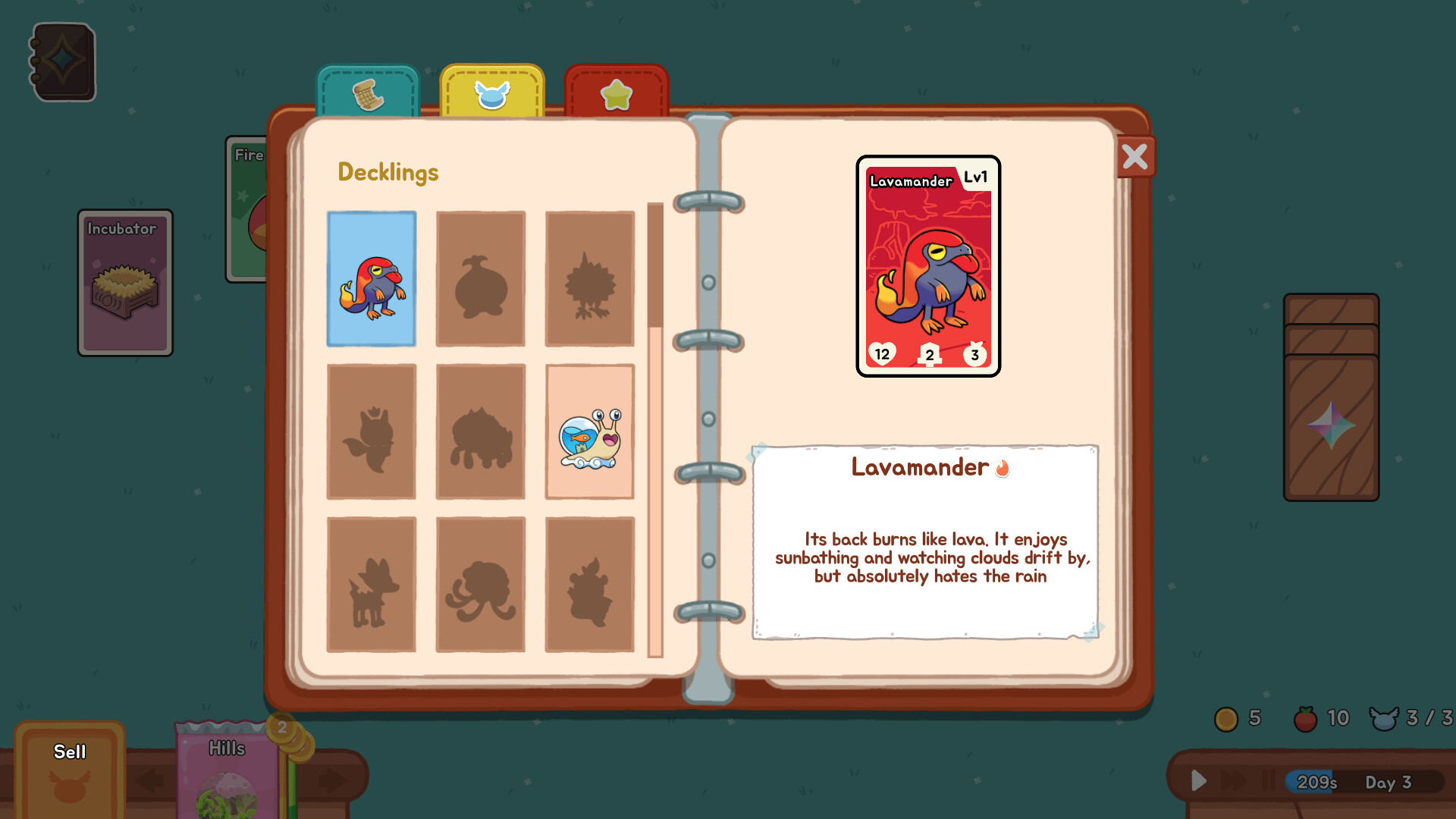Click the Sell button
This screenshot has height=819, width=1456.
70,752
